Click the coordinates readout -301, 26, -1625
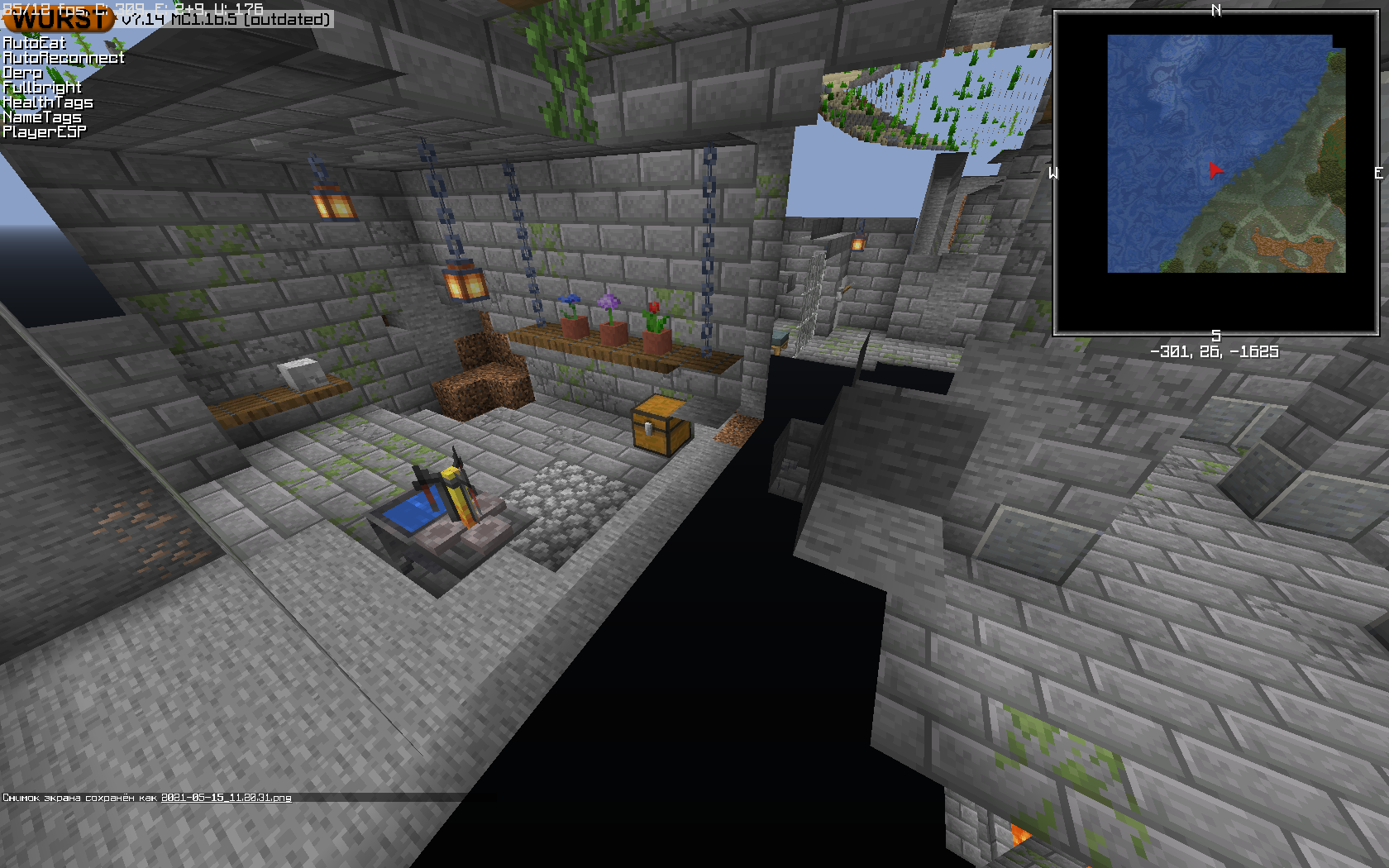 [x=1215, y=351]
